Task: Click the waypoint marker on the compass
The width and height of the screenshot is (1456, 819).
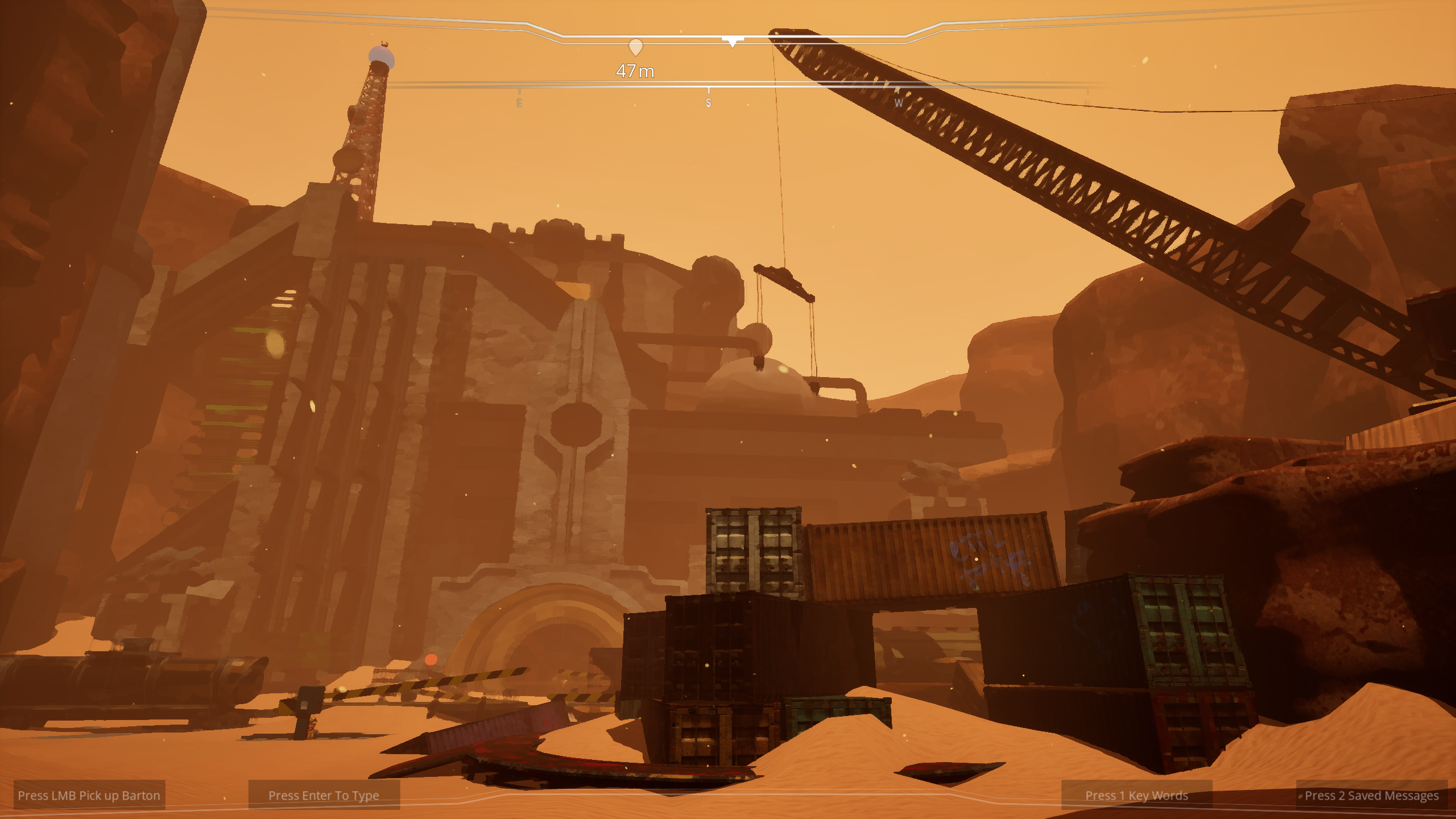Action: [635, 47]
